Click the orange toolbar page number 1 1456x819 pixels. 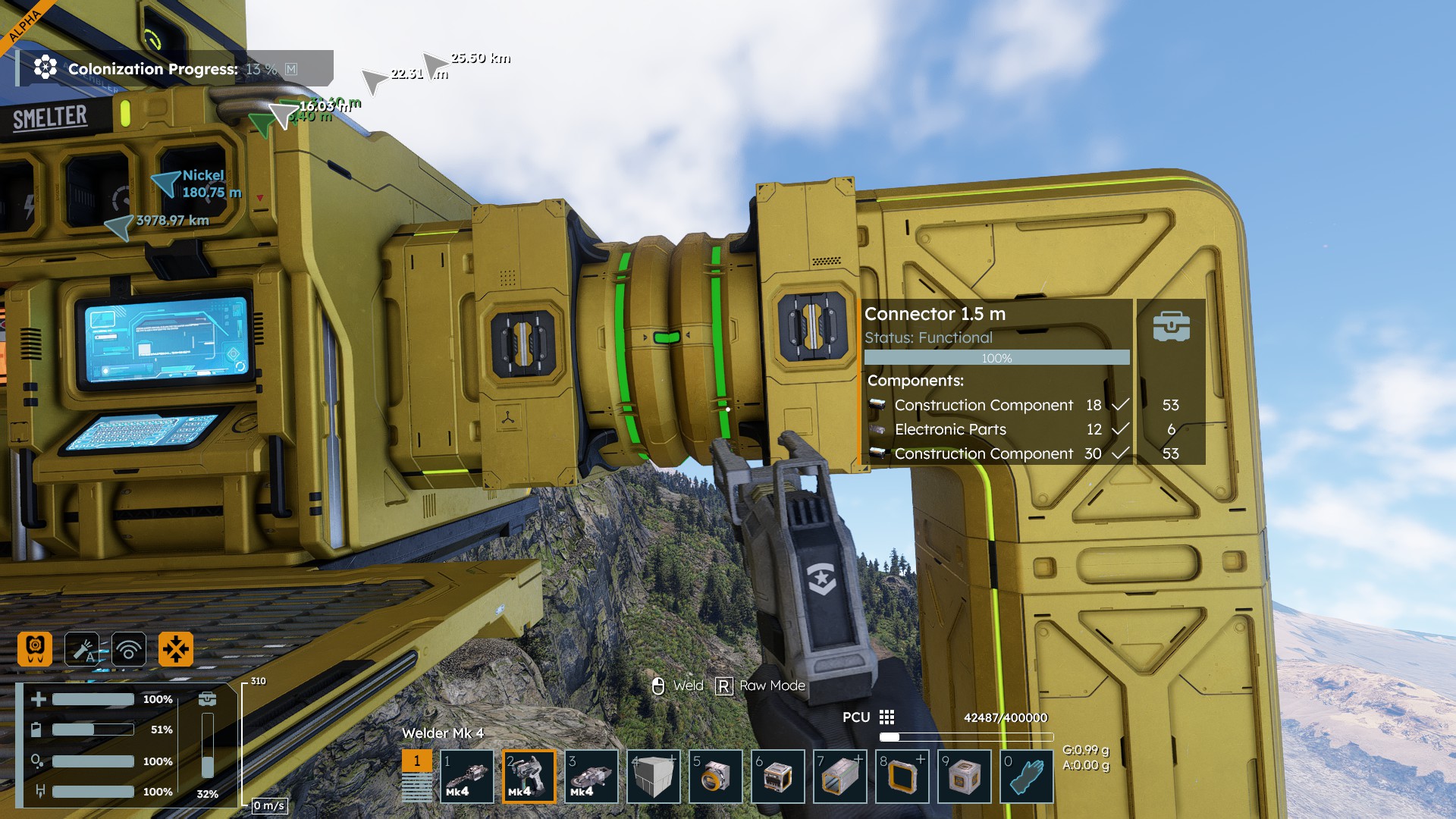416,761
